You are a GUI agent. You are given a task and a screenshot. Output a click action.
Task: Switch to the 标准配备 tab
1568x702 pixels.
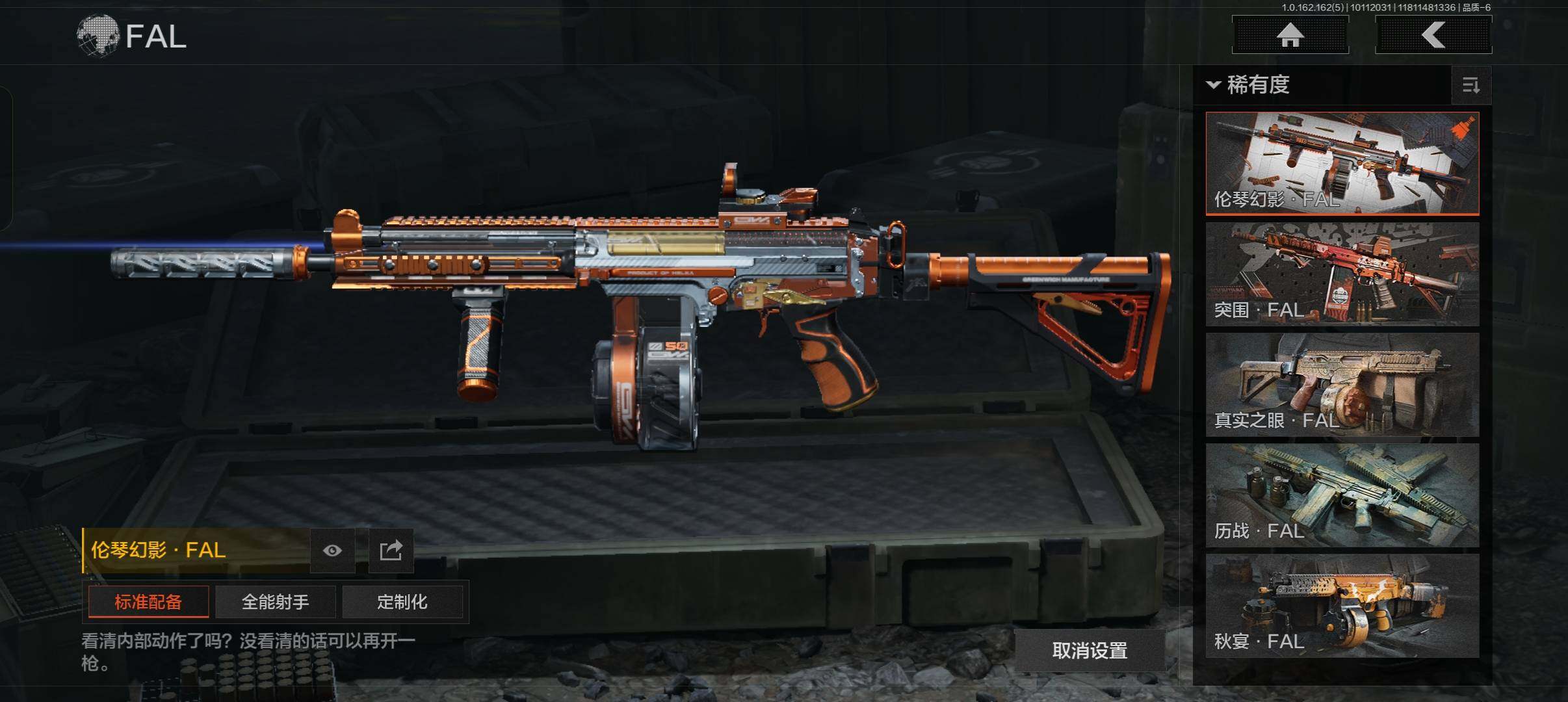point(148,602)
